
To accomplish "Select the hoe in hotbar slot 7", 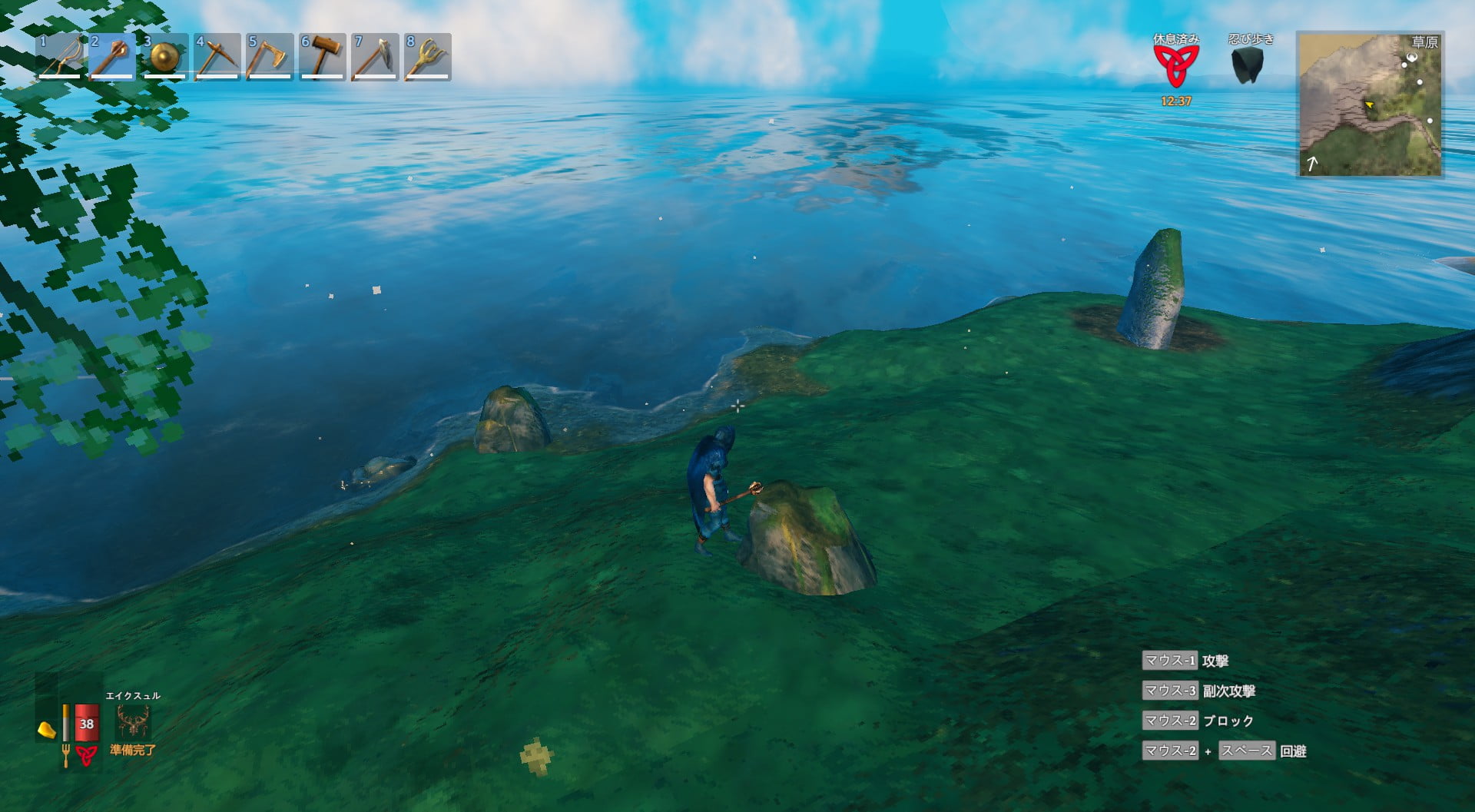I will [x=375, y=57].
